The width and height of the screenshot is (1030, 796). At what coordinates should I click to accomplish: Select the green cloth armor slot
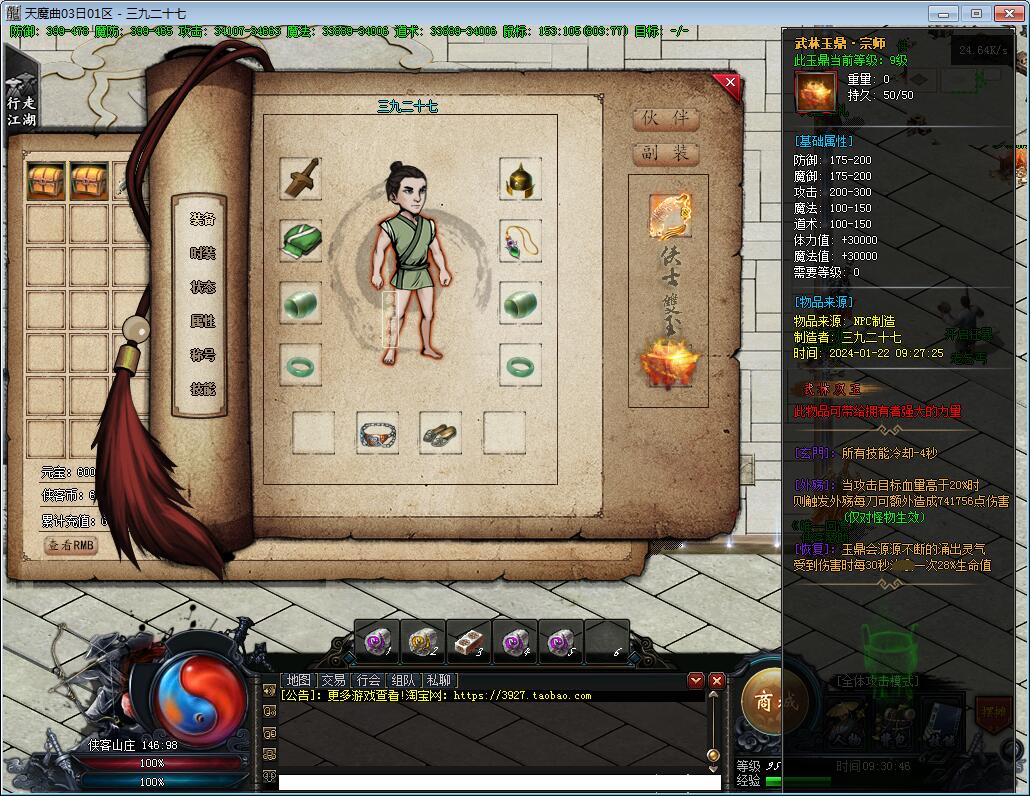(300, 241)
